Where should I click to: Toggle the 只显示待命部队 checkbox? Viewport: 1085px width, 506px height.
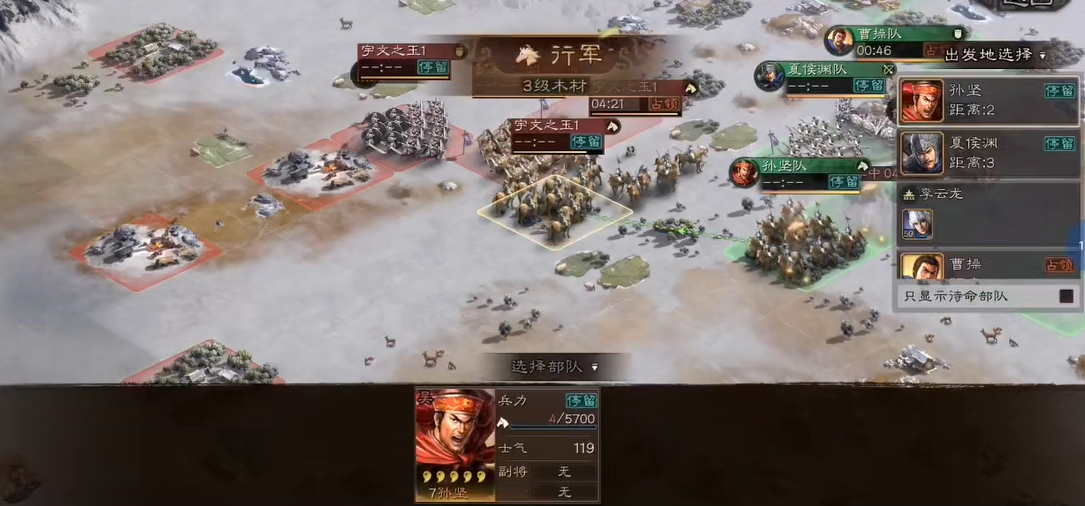click(1066, 296)
